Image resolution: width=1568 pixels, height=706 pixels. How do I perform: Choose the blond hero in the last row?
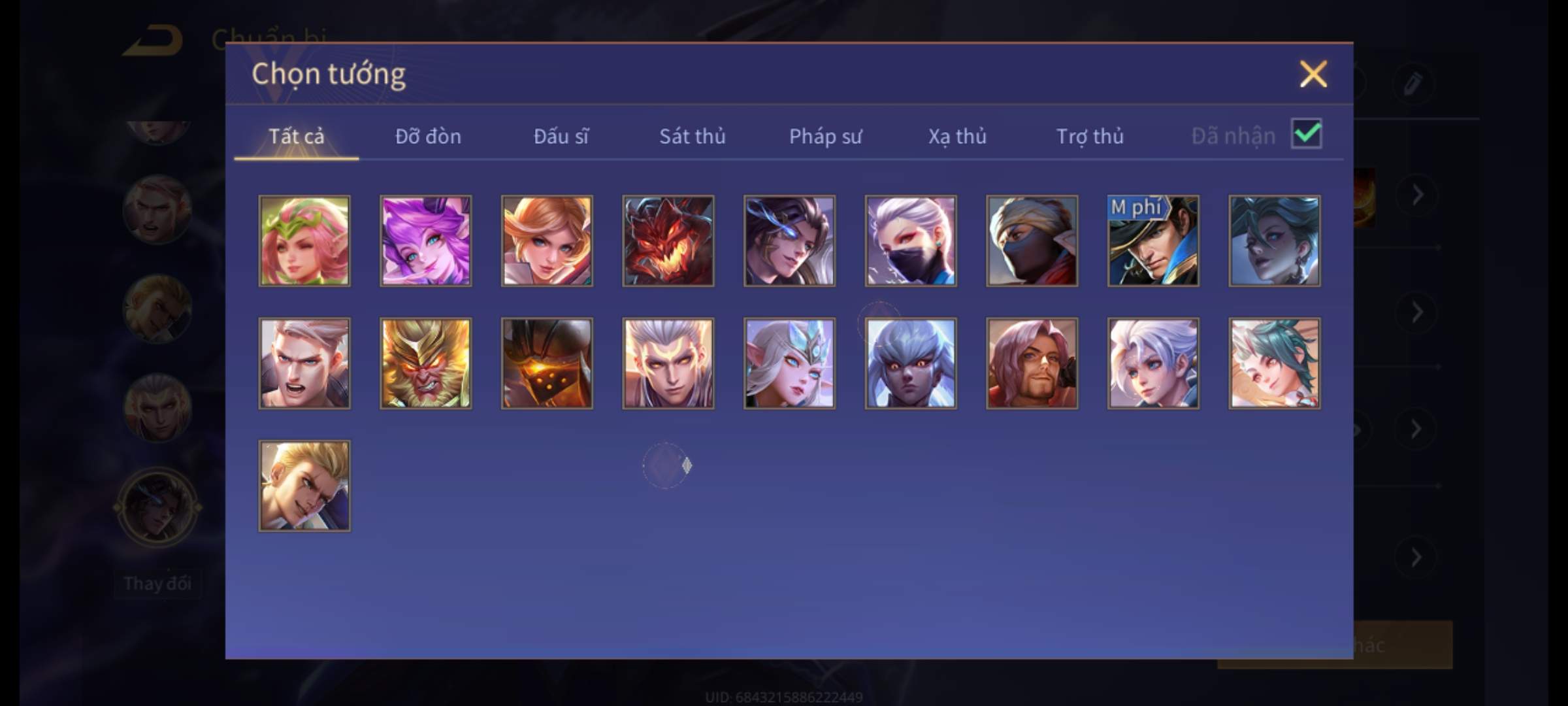coord(304,486)
